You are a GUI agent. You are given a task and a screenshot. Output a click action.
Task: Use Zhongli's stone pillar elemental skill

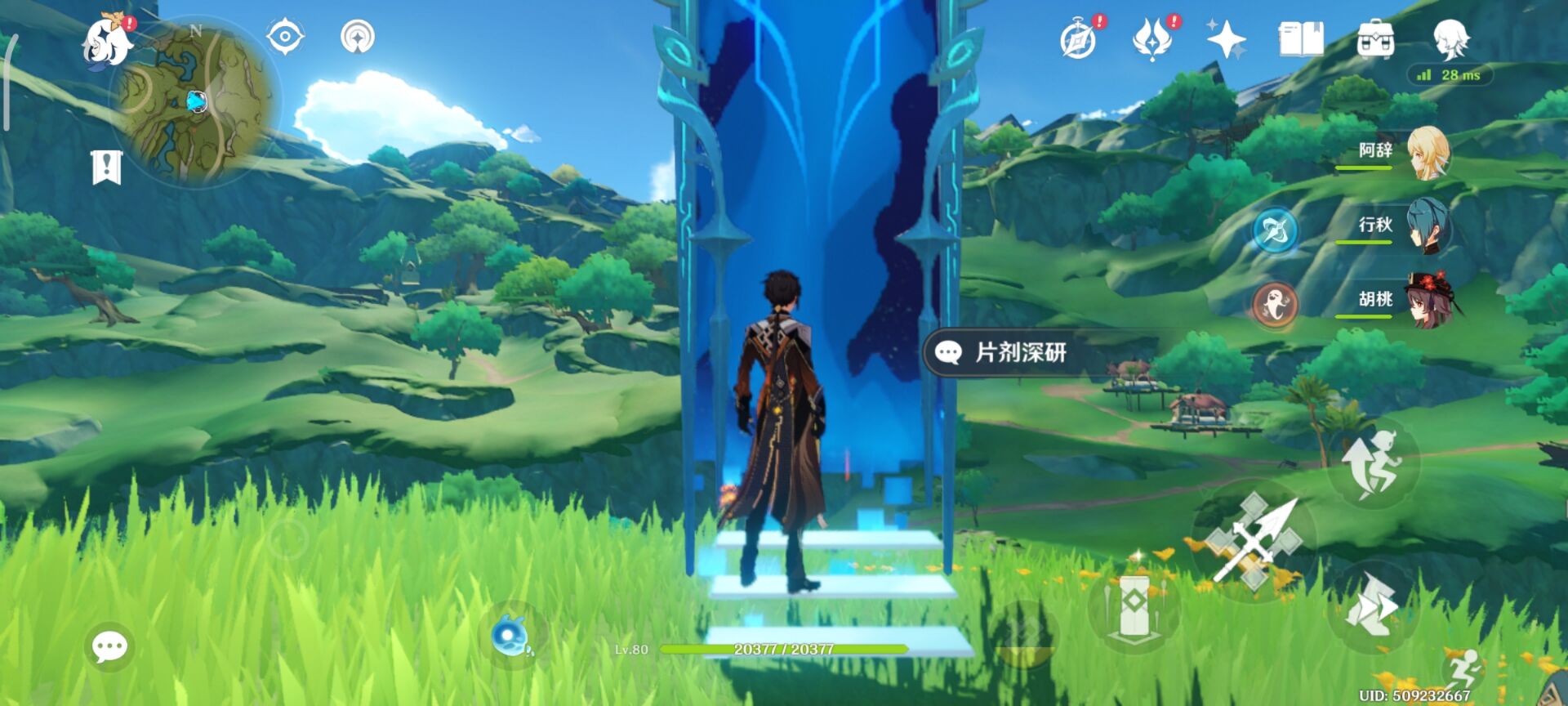pos(1134,606)
